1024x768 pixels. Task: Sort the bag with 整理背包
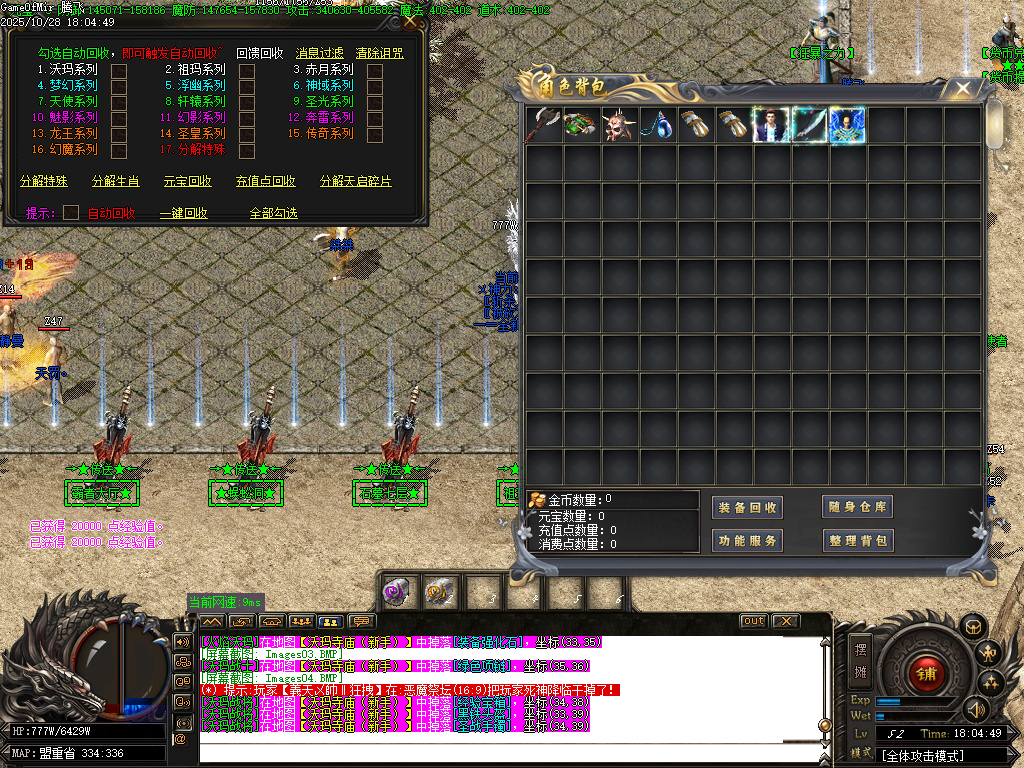coord(857,541)
